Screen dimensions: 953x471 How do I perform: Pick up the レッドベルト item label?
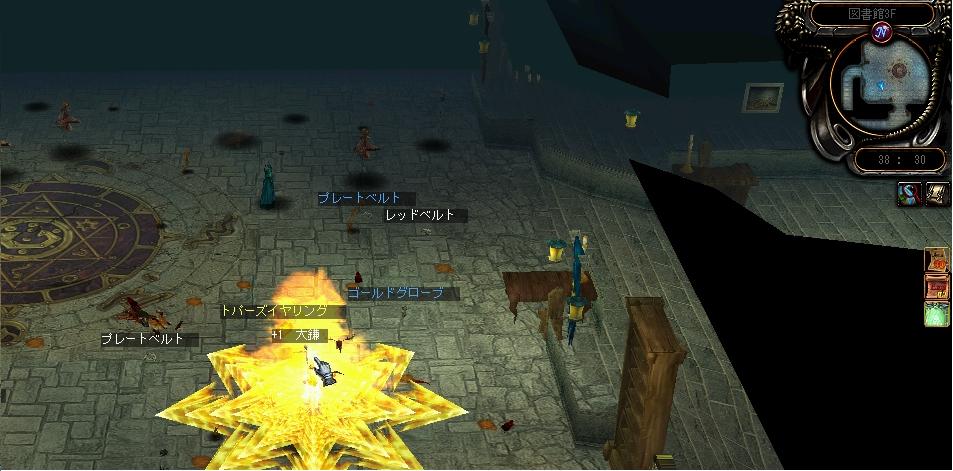[x=420, y=215]
